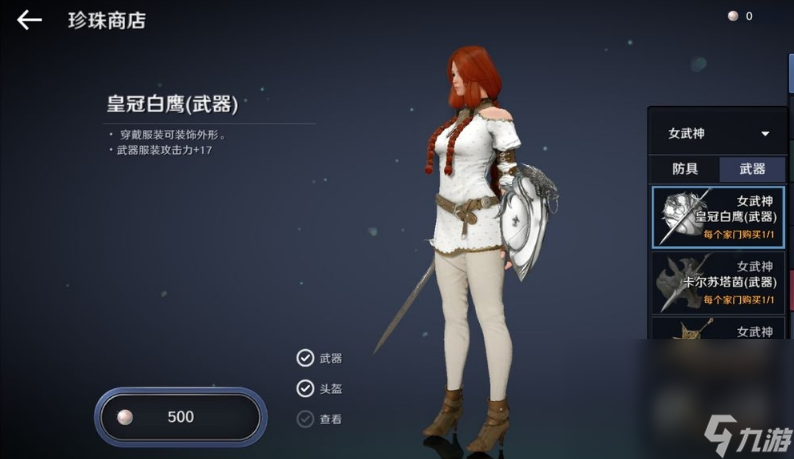Switch to the 武器 weapon tab
This screenshot has width=794, height=459.
[x=752, y=169]
